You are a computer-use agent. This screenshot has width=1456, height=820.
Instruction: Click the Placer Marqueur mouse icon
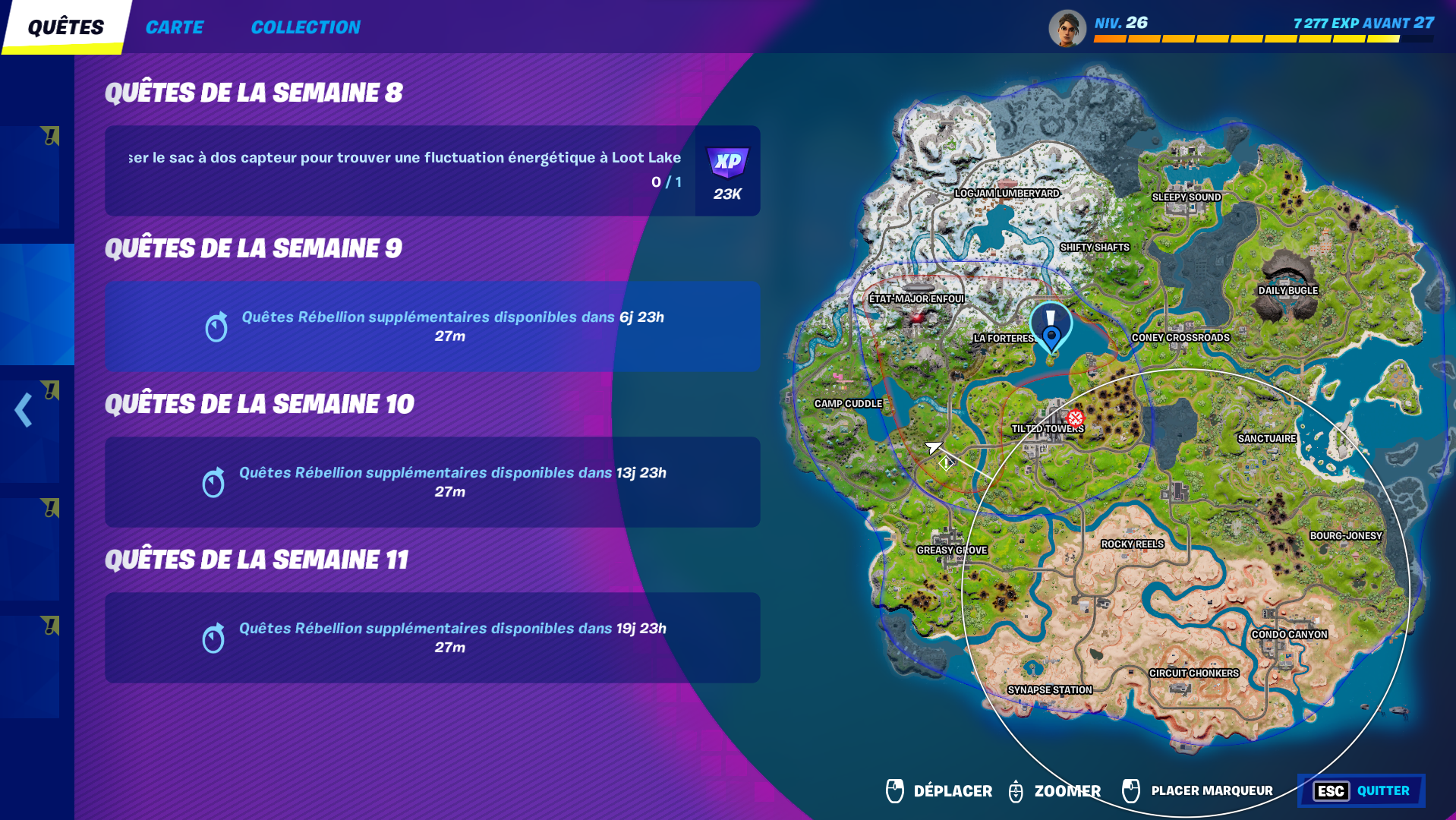click(1130, 790)
